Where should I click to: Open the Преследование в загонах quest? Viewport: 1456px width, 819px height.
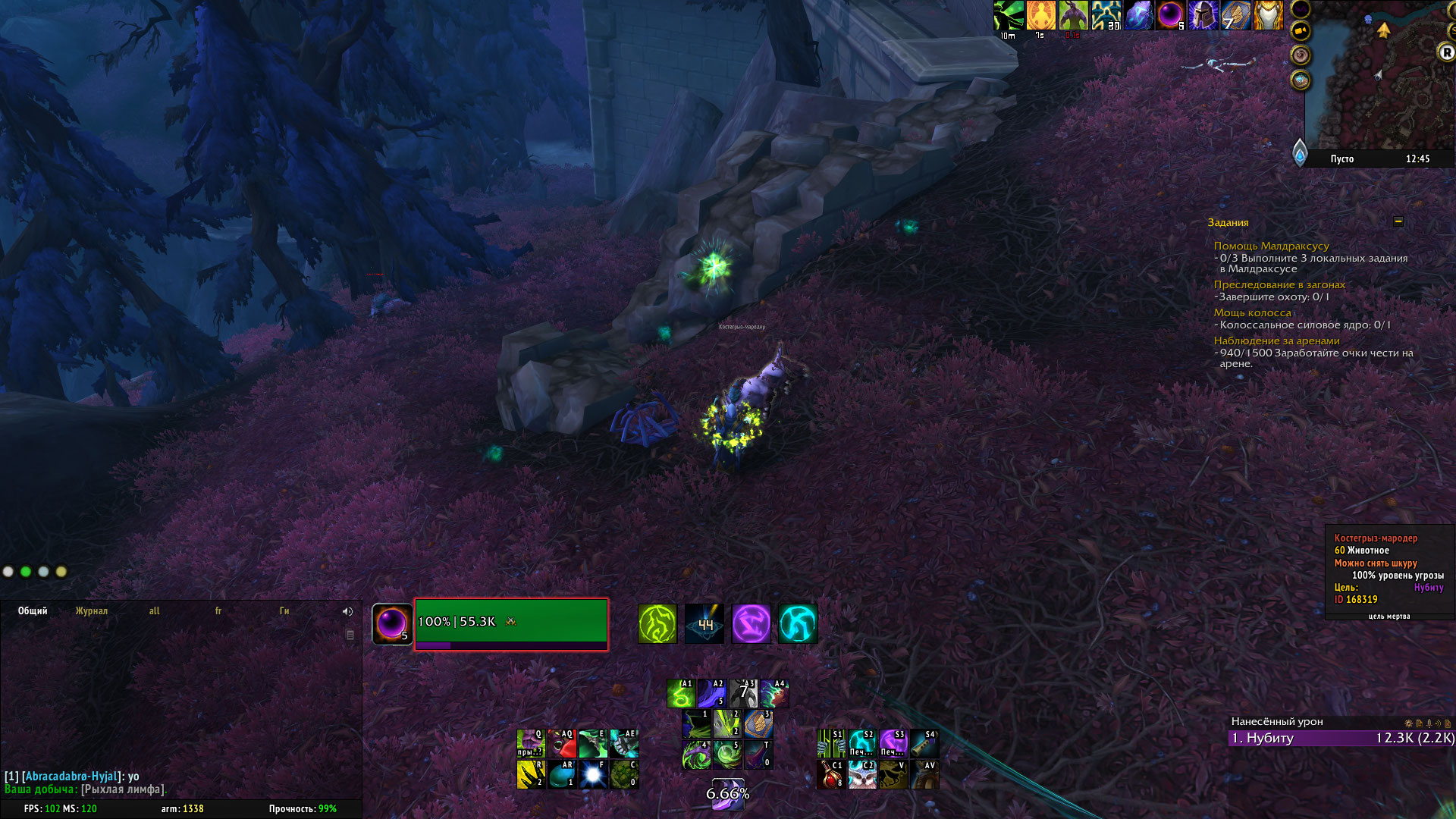[1279, 284]
